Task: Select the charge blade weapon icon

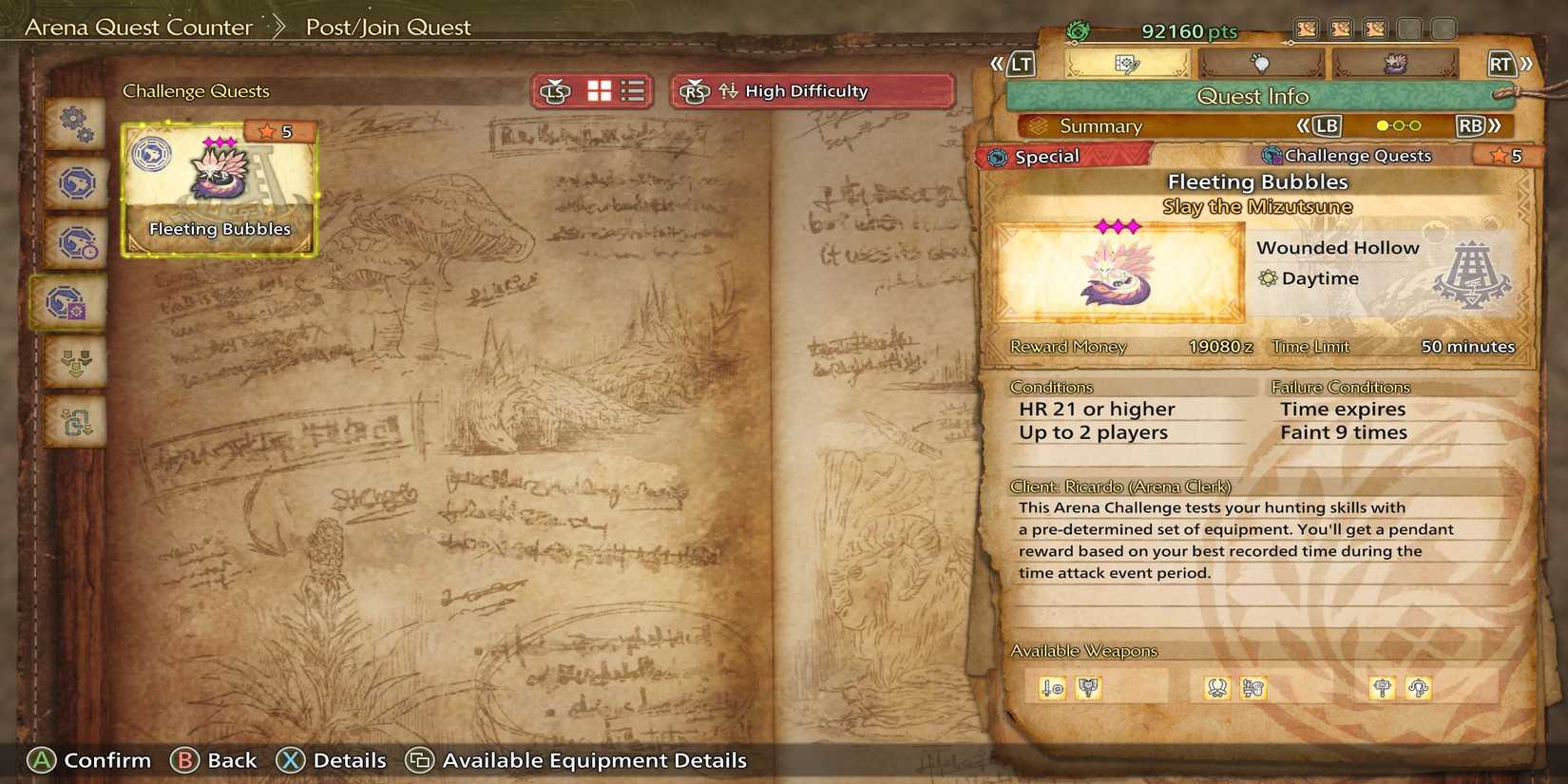Action: pyautogui.click(x=1090, y=687)
